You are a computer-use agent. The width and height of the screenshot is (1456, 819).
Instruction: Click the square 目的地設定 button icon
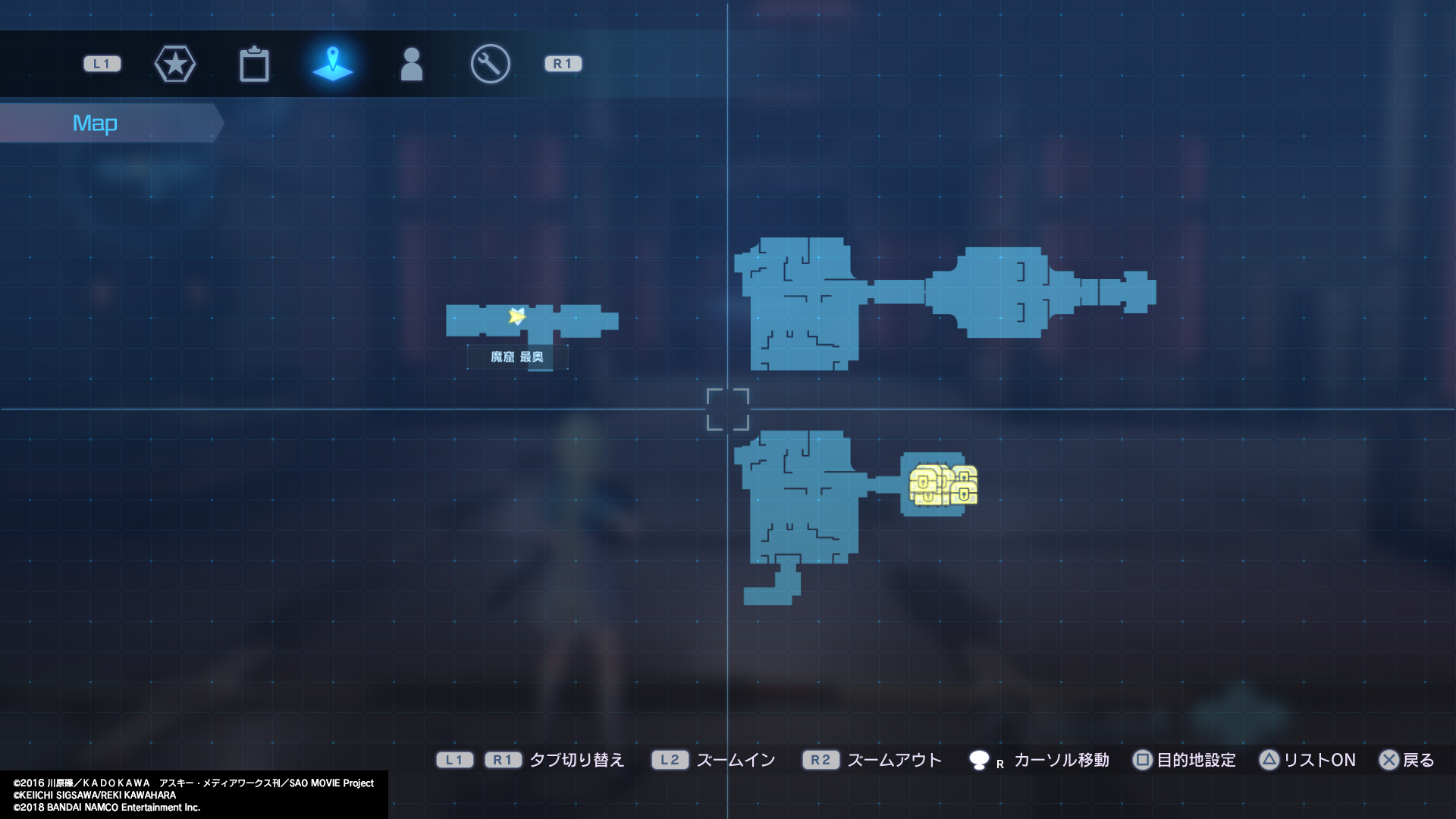click(1142, 759)
